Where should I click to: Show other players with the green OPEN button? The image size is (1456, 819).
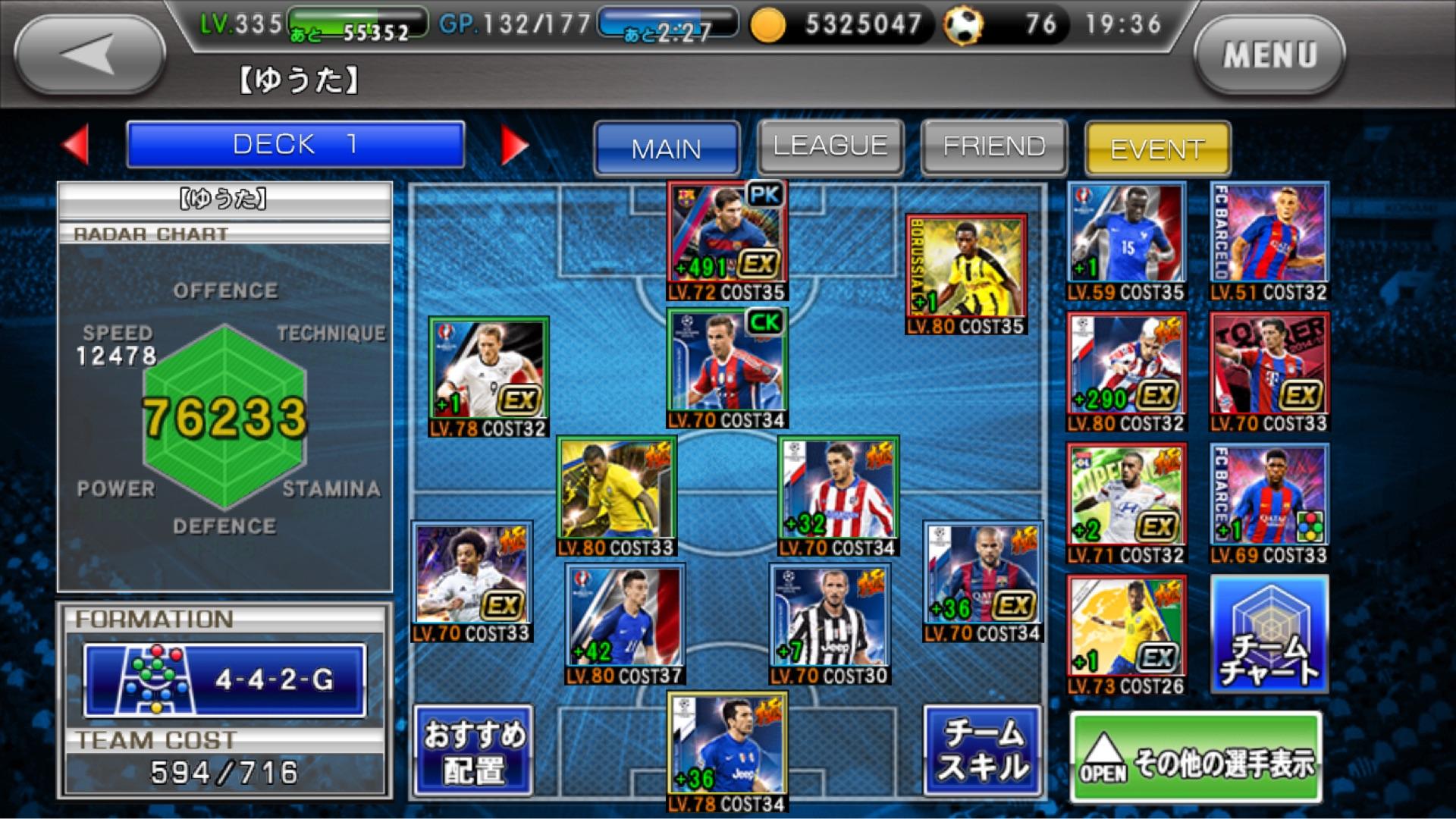click(x=1196, y=758)
